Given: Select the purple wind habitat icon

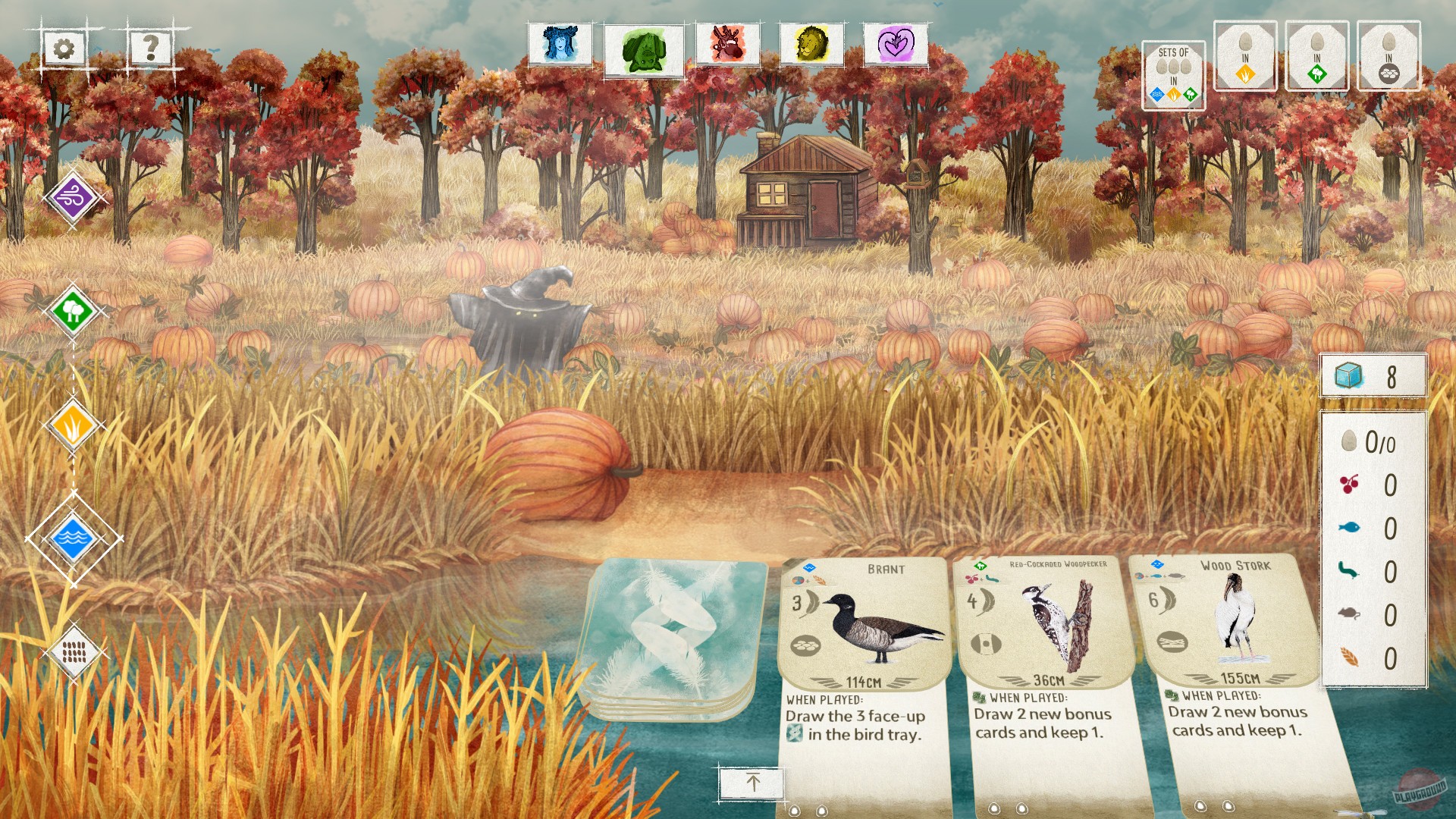Looking at the screenshot, I should tap(72, 199).
